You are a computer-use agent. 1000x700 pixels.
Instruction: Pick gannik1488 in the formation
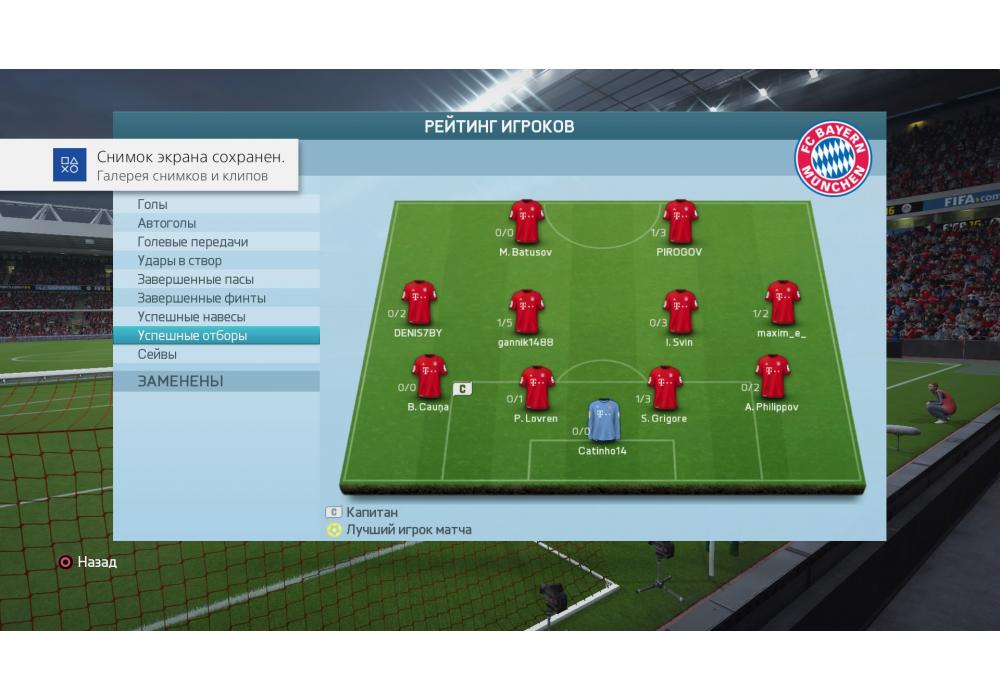point(526,312)
